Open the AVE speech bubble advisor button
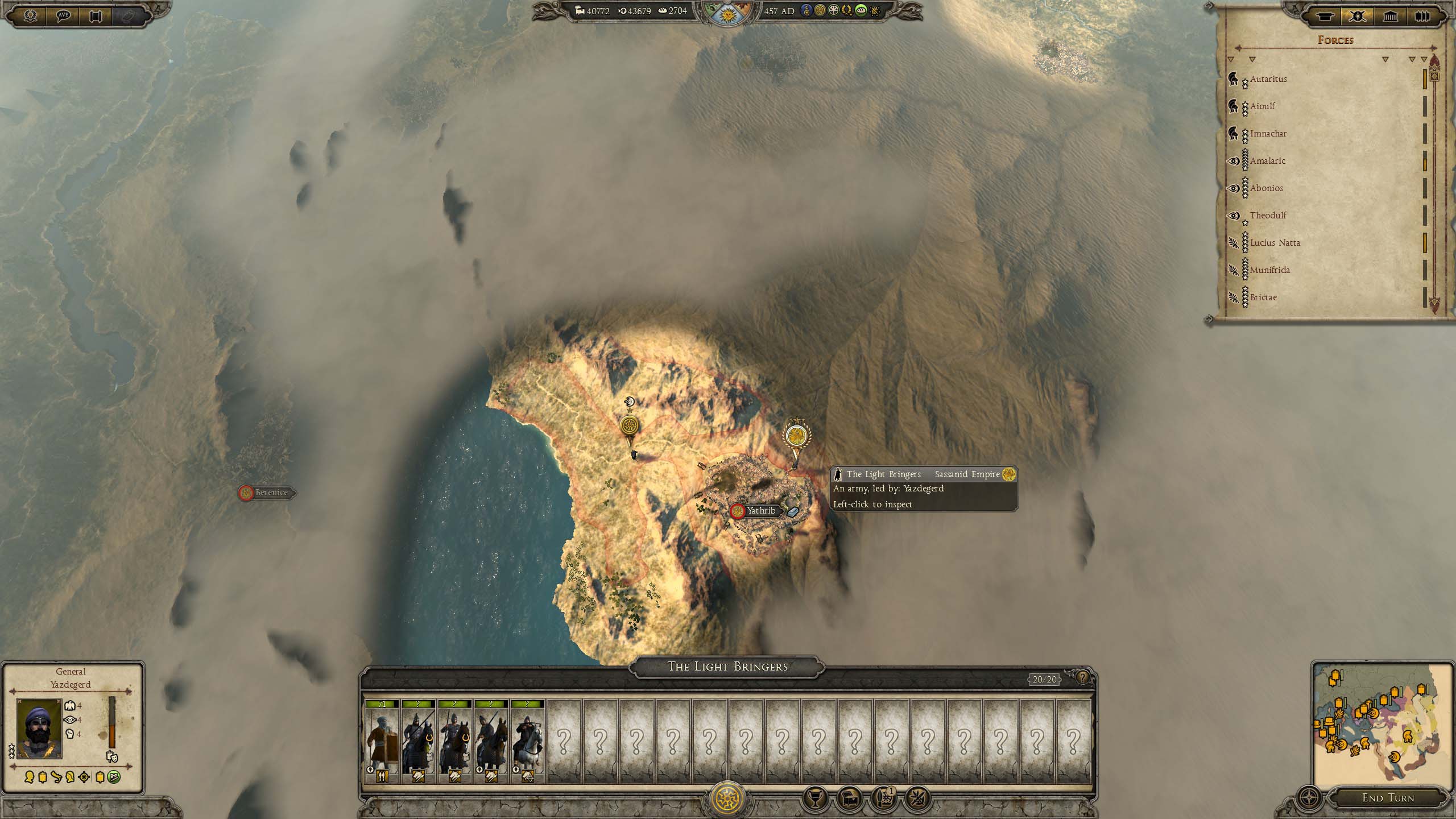Image resolution: width=1456 pixels, height=819 pixels. 63,16
